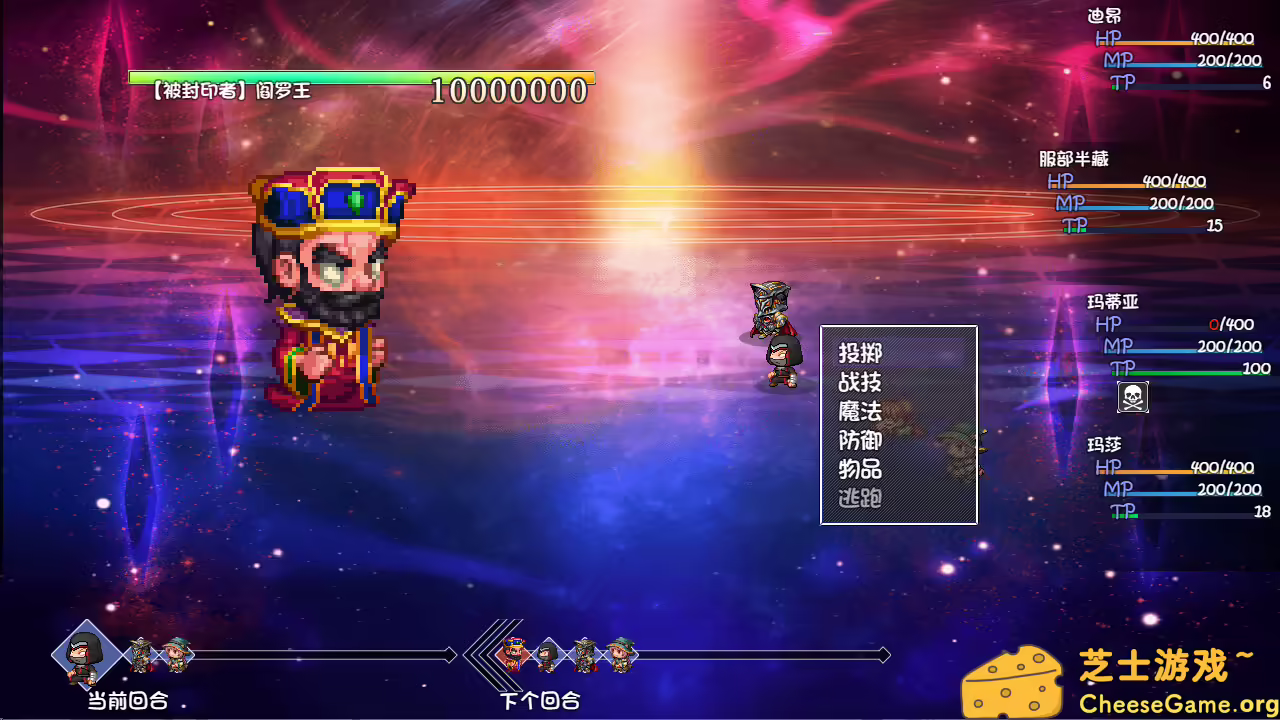
Task: Click the skull death status icon on 玛蒂亚
Action: click(x=1131, y=397)
